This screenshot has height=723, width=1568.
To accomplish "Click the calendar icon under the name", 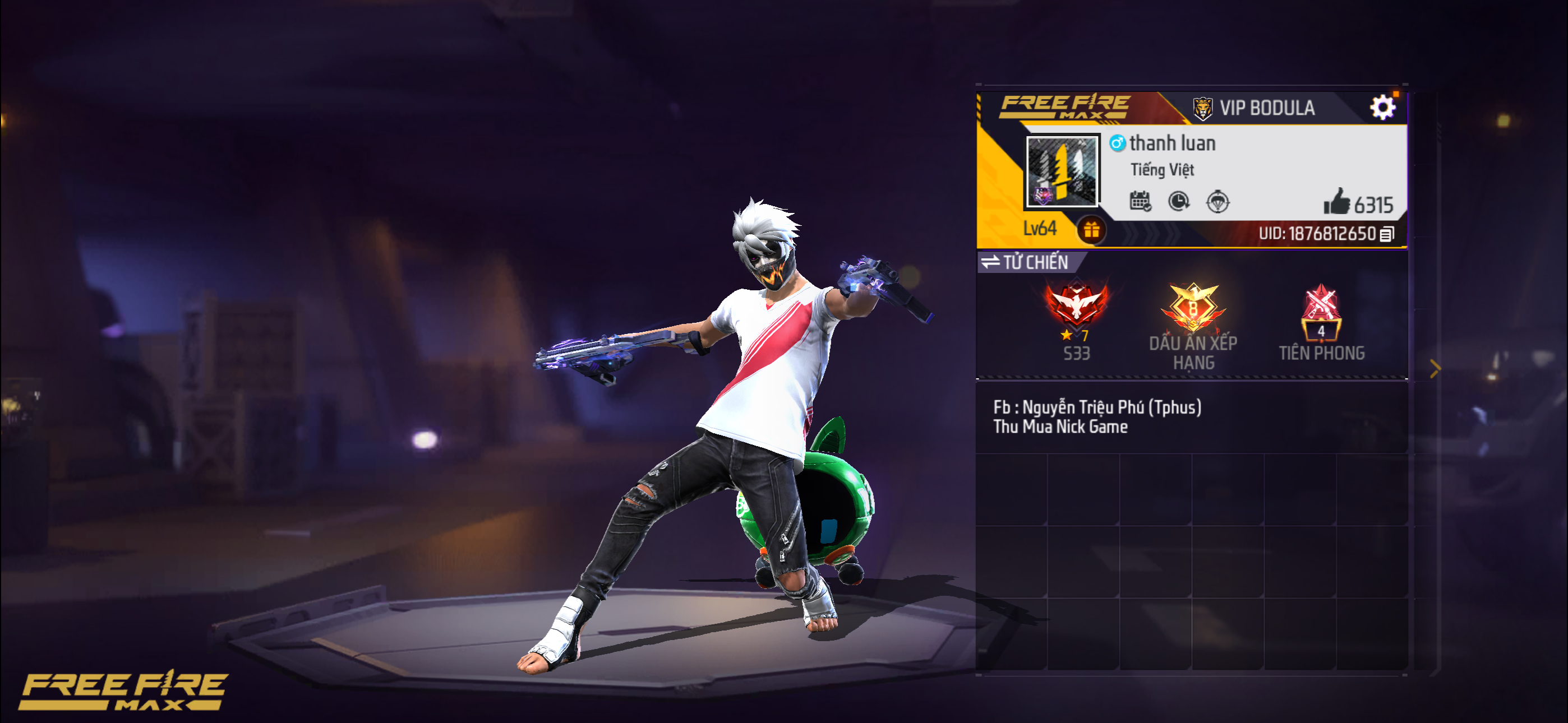I will pyautogui.click(x=1140, y=201).
